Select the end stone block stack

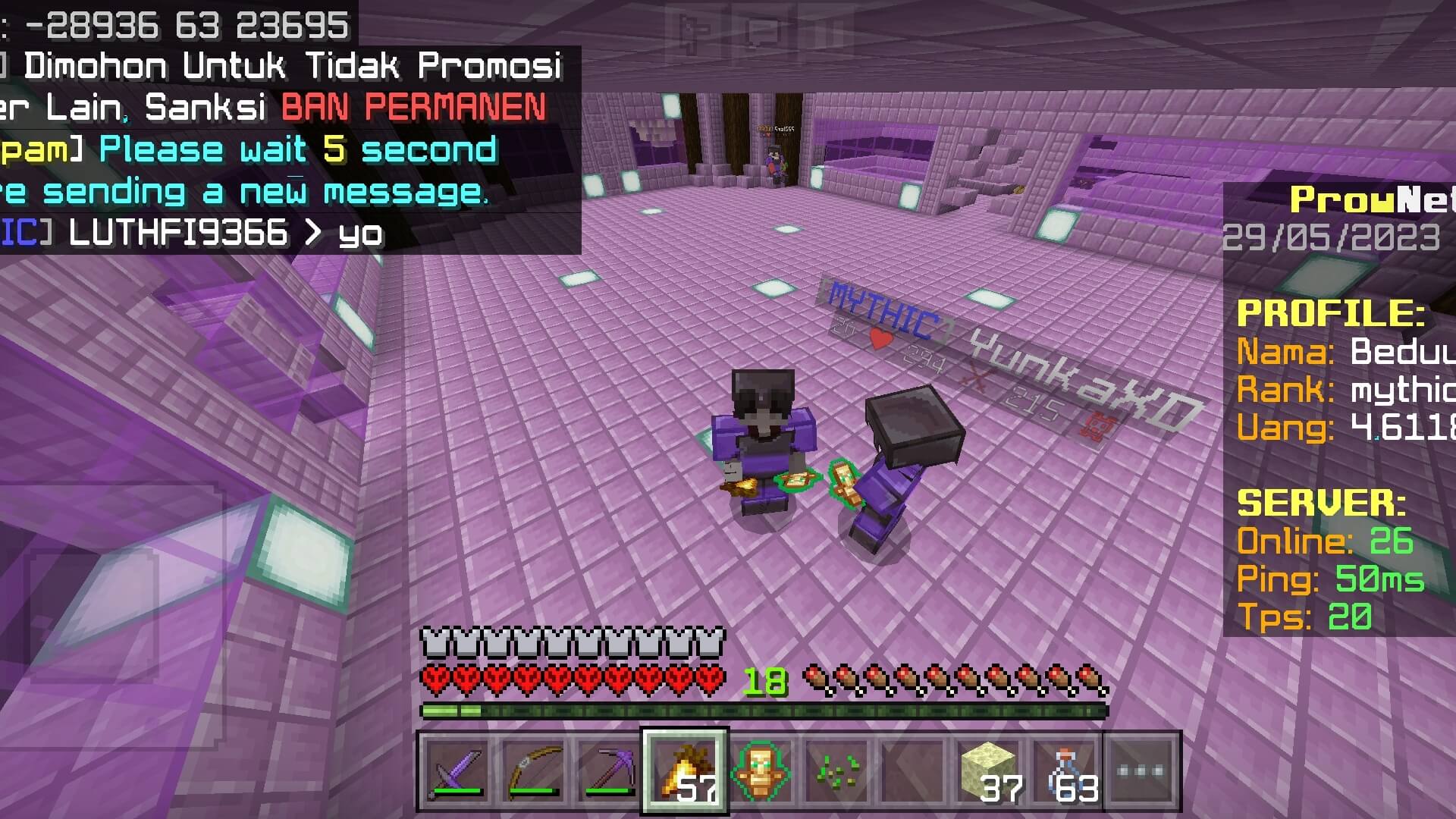point(989,771)
